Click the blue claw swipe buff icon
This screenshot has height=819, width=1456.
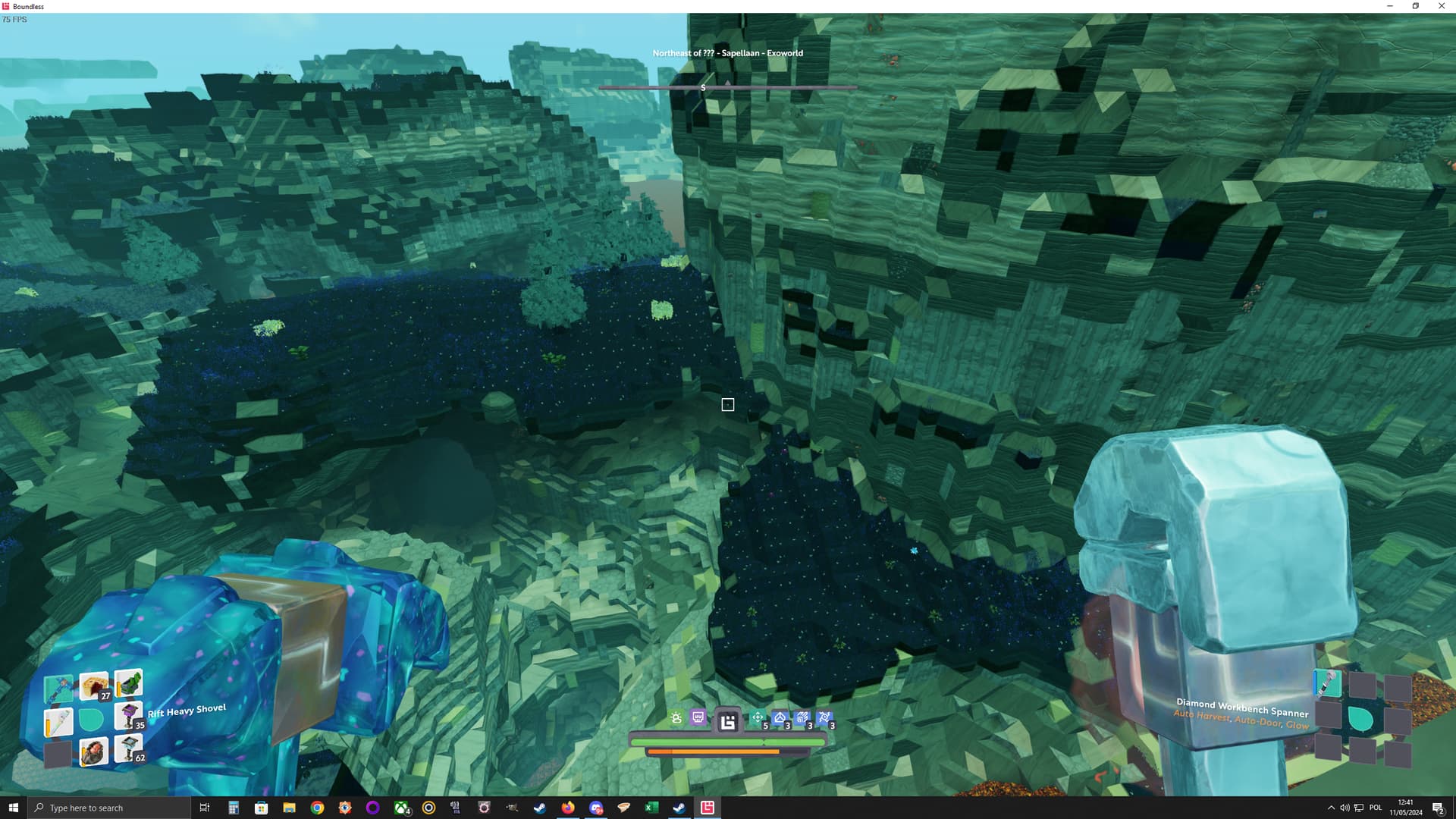point(802,718)
